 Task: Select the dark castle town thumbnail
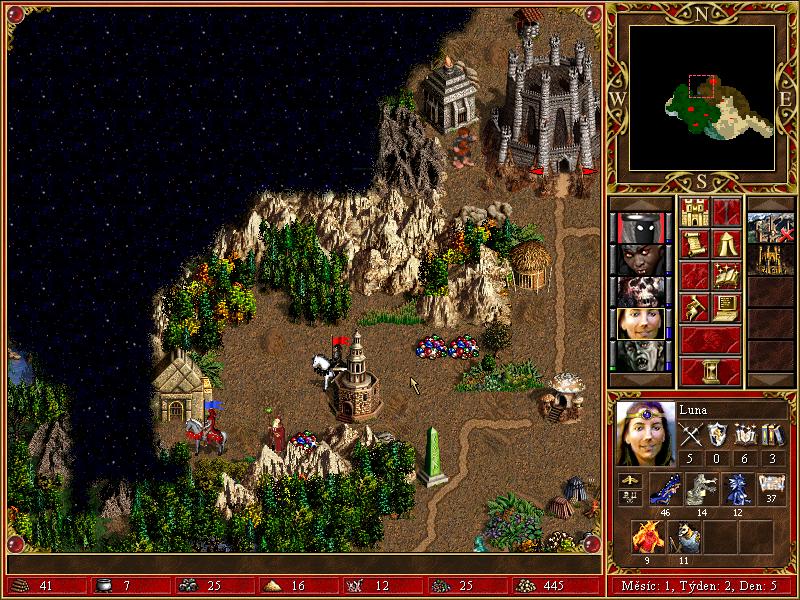pyautogui.click(x=771, y=260)
